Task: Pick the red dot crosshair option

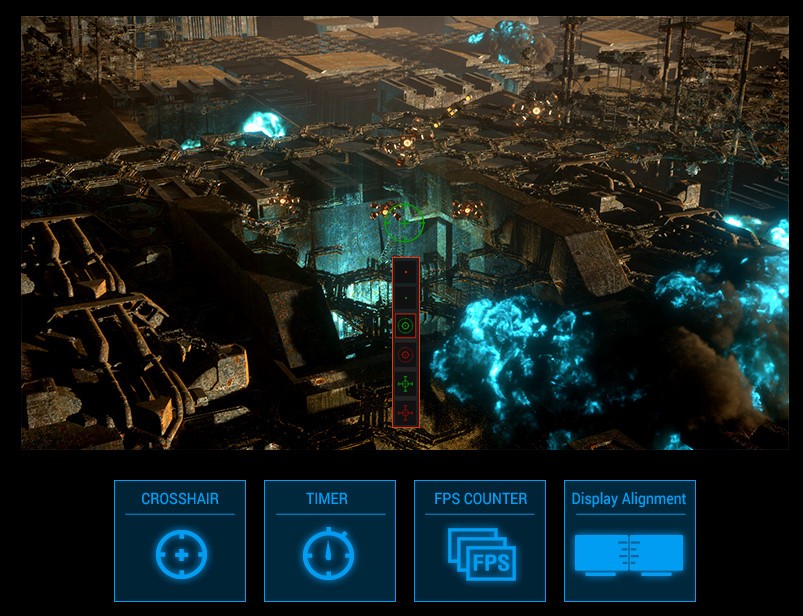Action: (x=406, y=270)
